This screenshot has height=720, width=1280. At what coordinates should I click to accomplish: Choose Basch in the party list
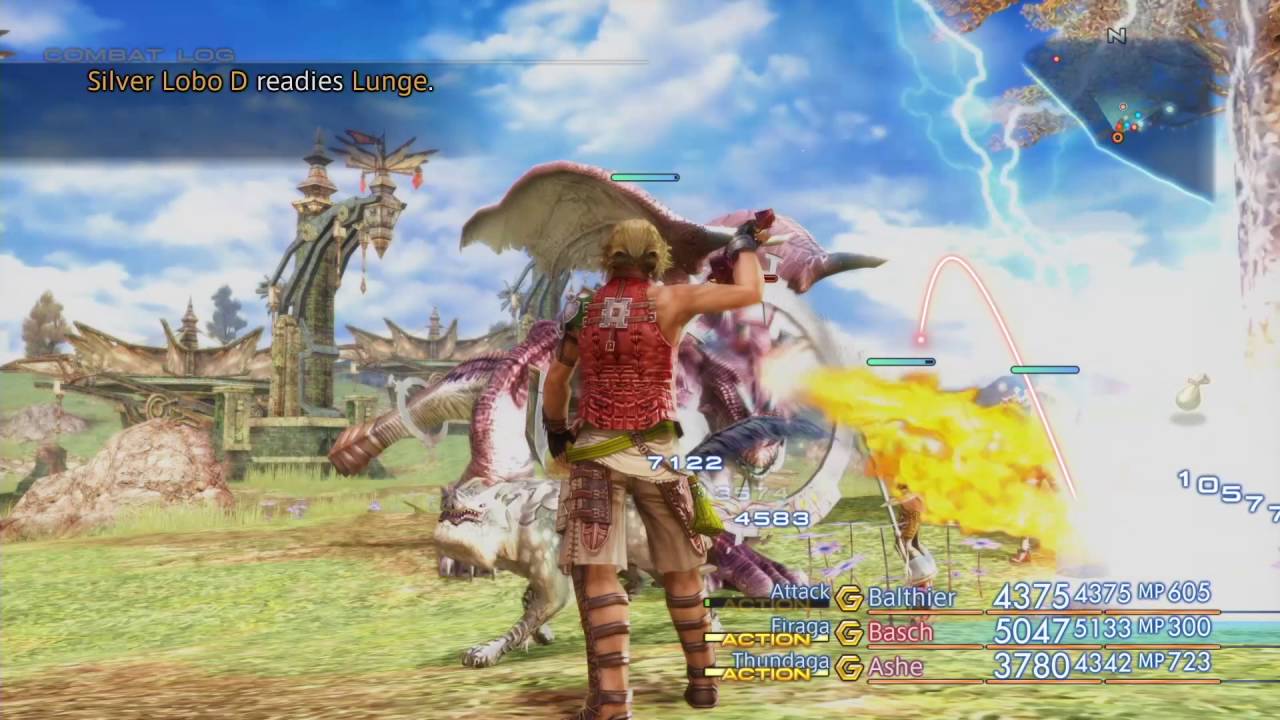tap(900, 632)
